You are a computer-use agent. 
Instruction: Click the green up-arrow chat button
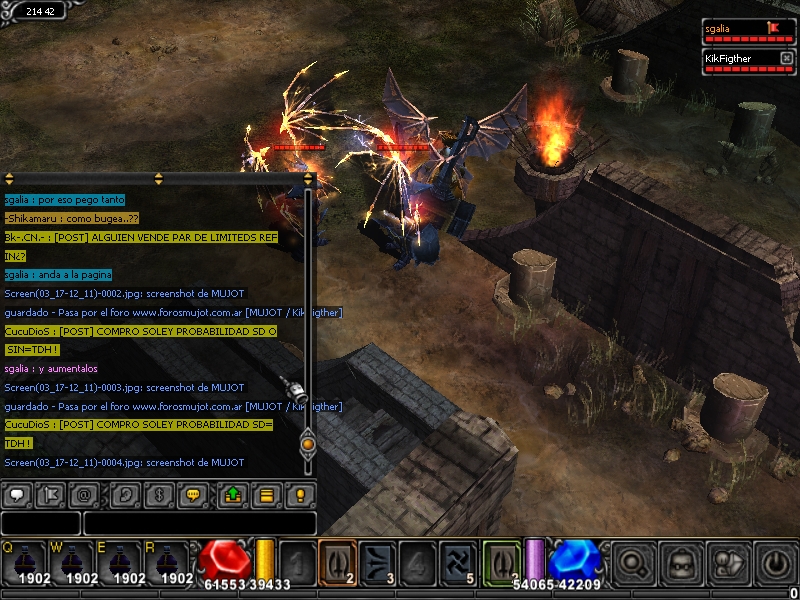pyautogui.click(x=233, y=494)
